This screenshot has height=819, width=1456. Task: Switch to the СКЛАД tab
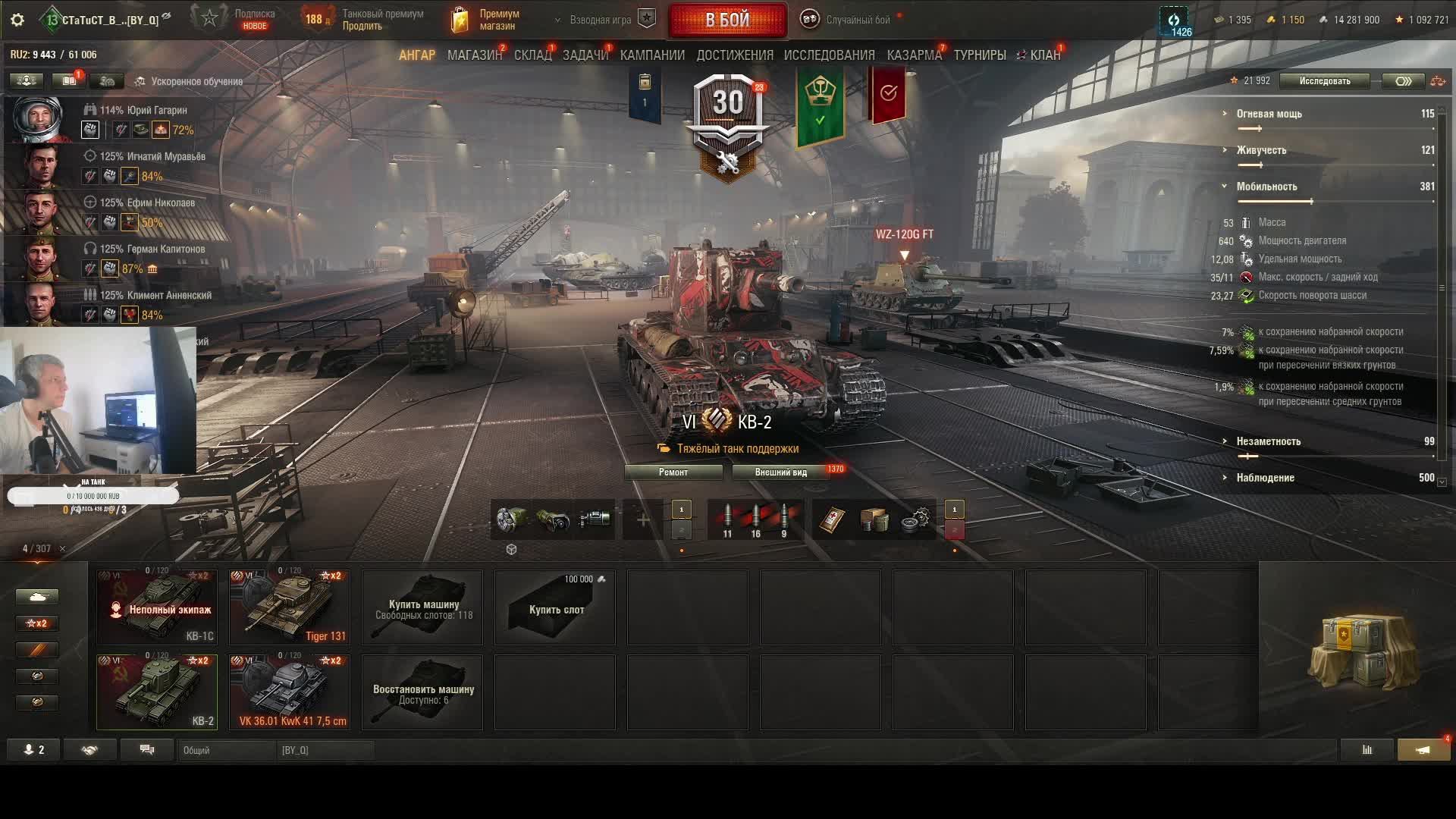click(x=532, y=55)
